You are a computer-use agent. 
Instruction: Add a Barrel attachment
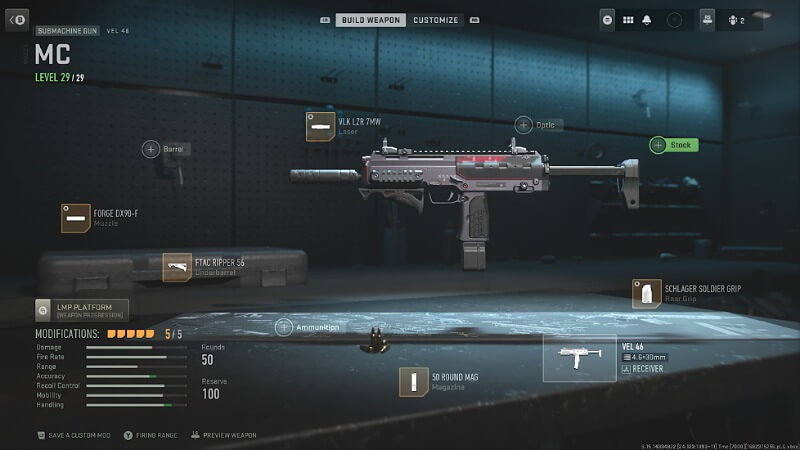tap(151, 149)
